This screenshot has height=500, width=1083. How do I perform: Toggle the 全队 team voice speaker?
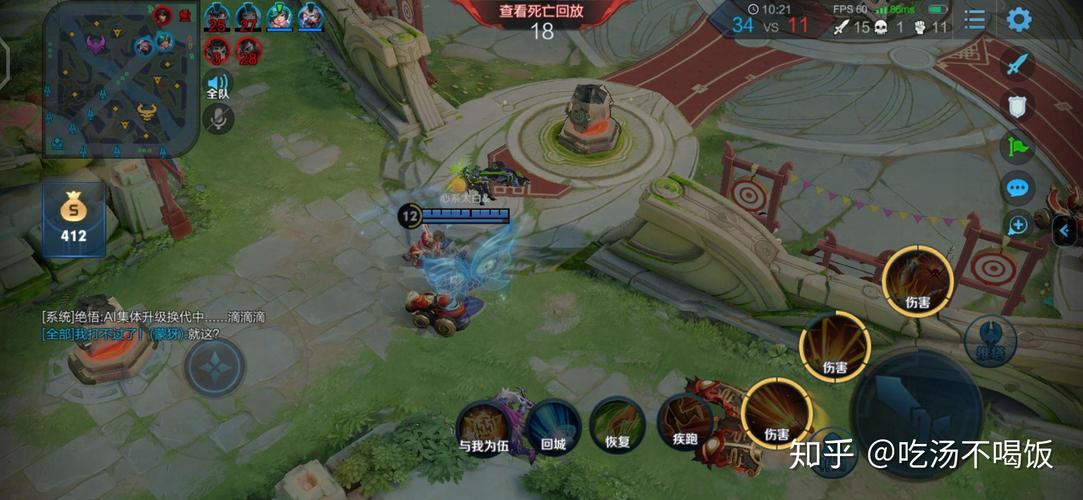click(217, 86)
